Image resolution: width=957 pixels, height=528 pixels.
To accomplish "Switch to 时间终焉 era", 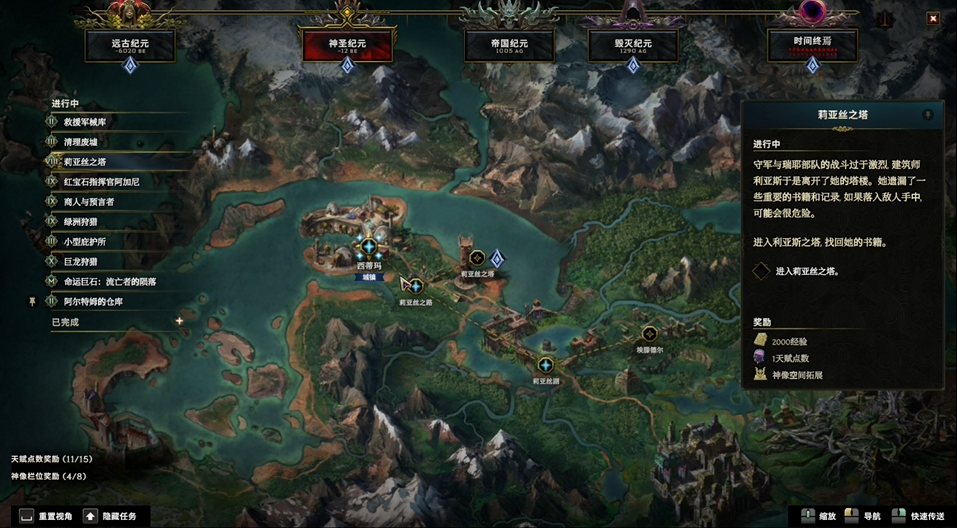I will (811, 44).
